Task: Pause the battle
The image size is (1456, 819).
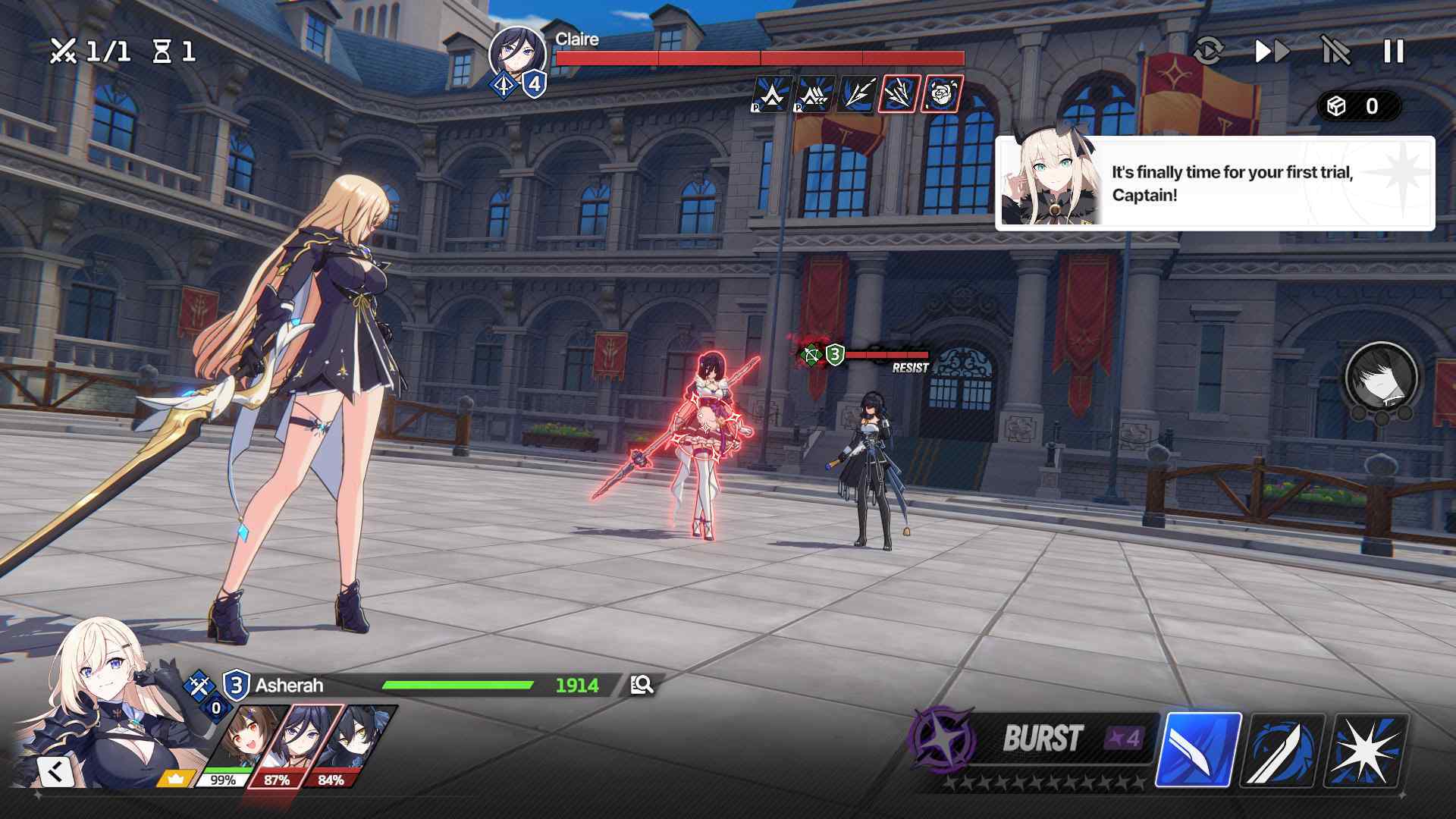Action: point(1394,53)
